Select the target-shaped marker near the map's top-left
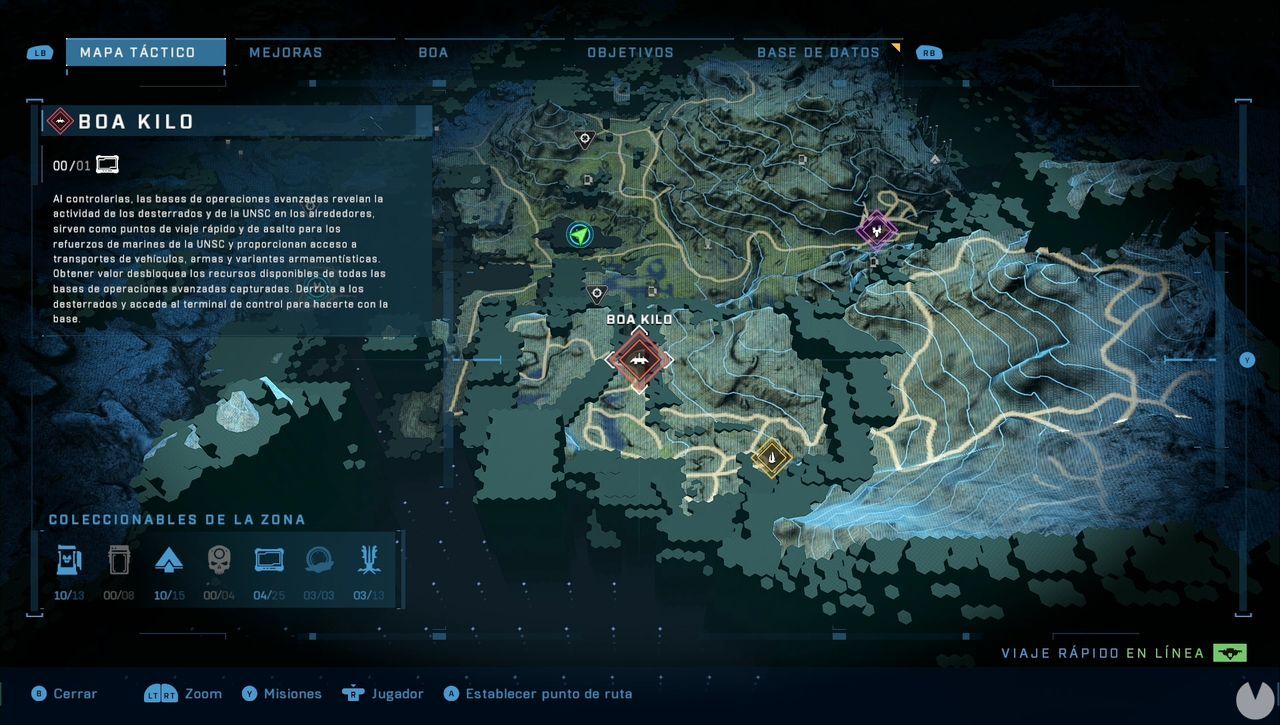The height and width of the screenshot is (725, 1280). click(x=585, y=139)
